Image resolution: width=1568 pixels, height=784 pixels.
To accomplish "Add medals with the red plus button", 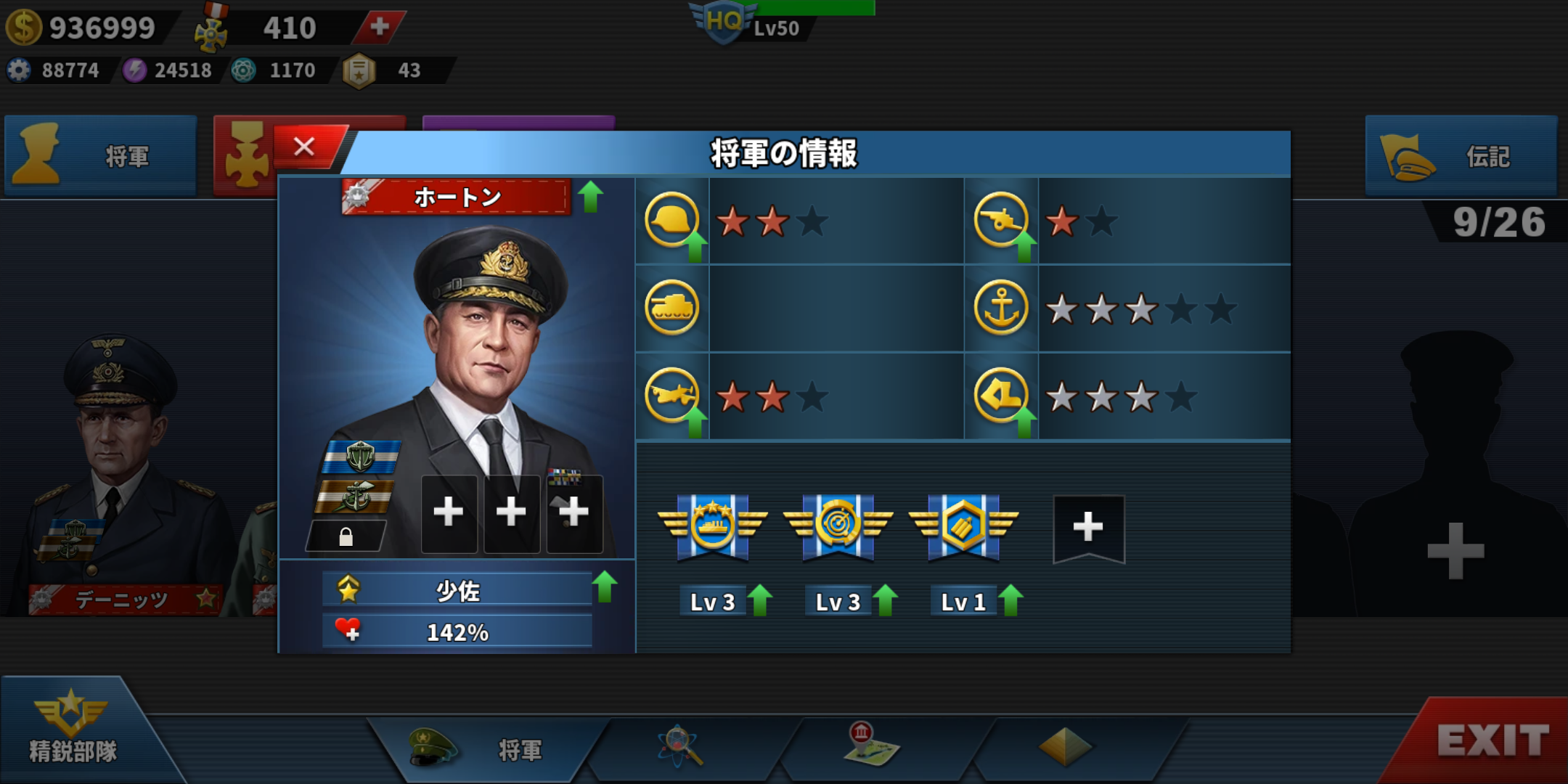I will (379, 27).
